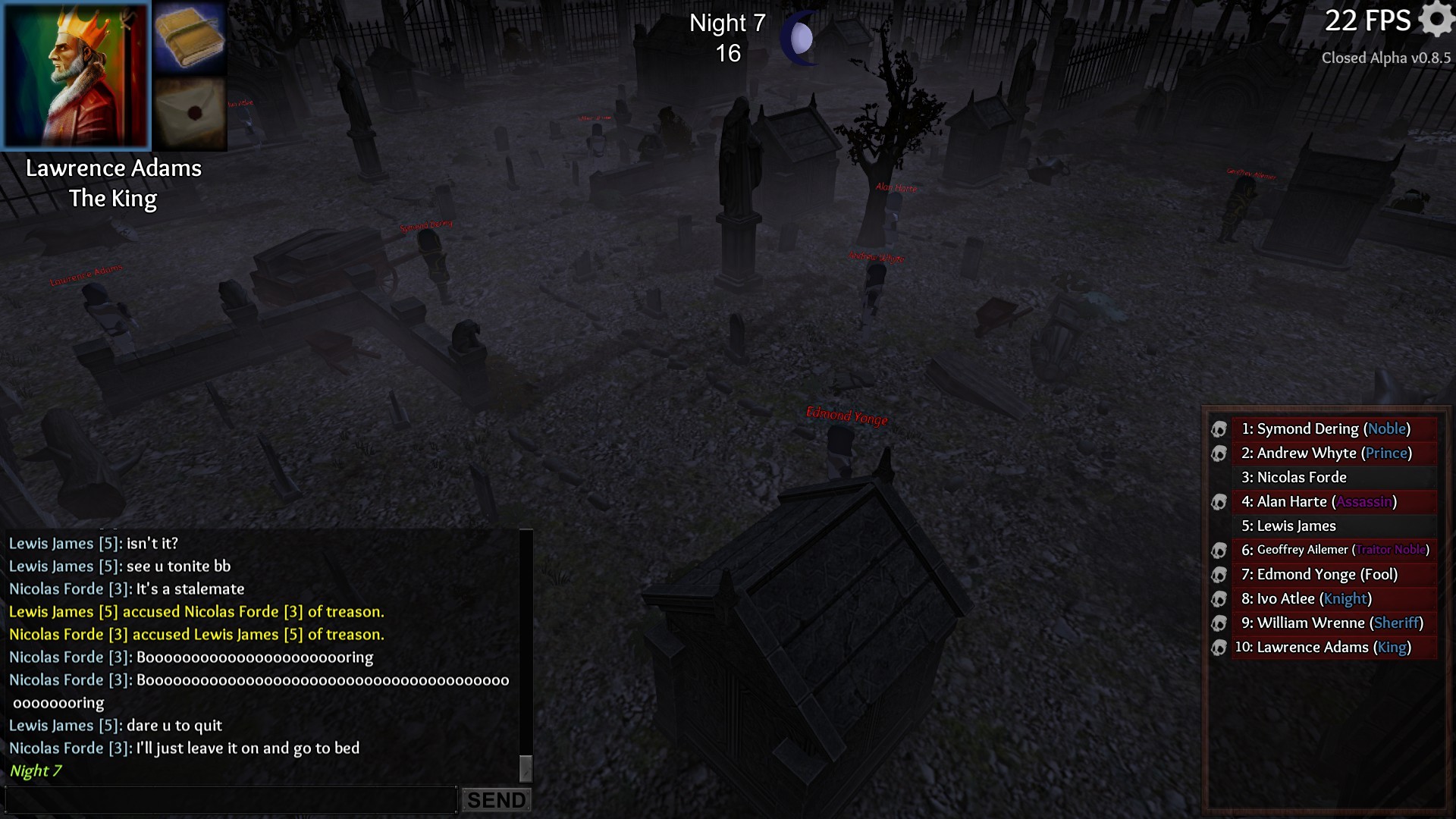Click the King character portrait
This screenshot has height=819, width=1456.
click(x=76, y=74)
